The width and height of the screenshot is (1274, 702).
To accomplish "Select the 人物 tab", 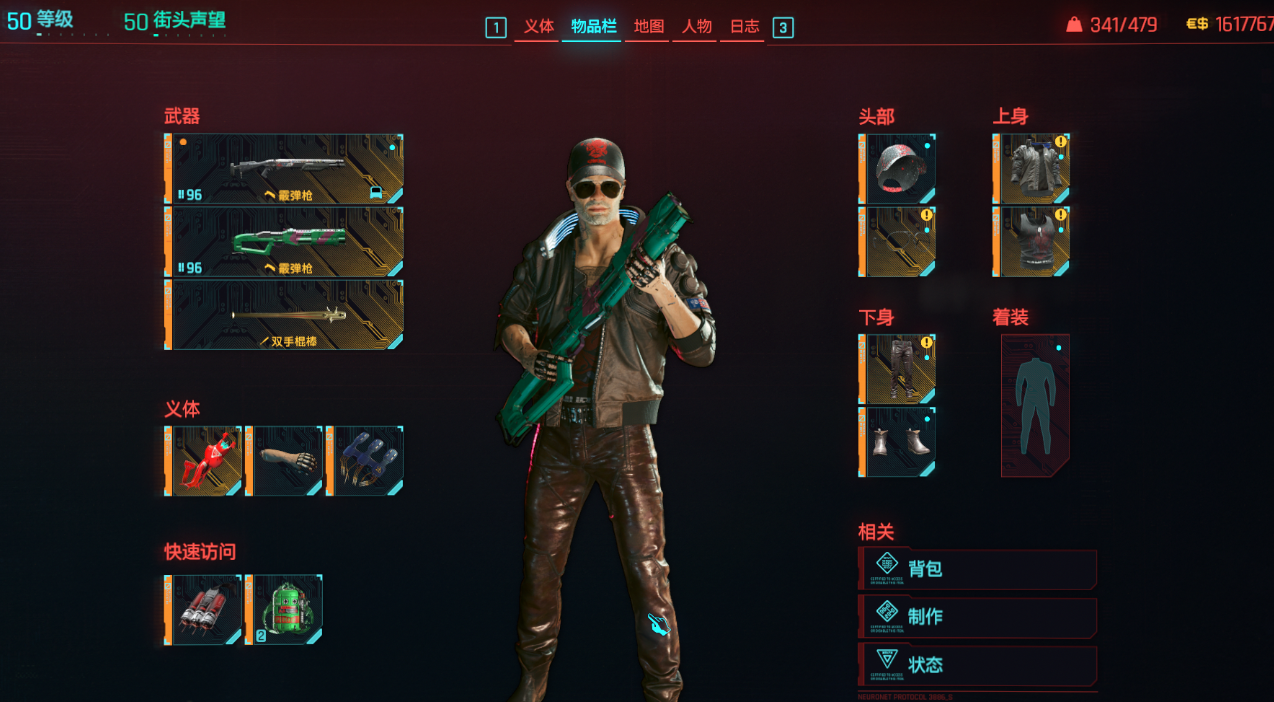I will click(x=697, y=27).
